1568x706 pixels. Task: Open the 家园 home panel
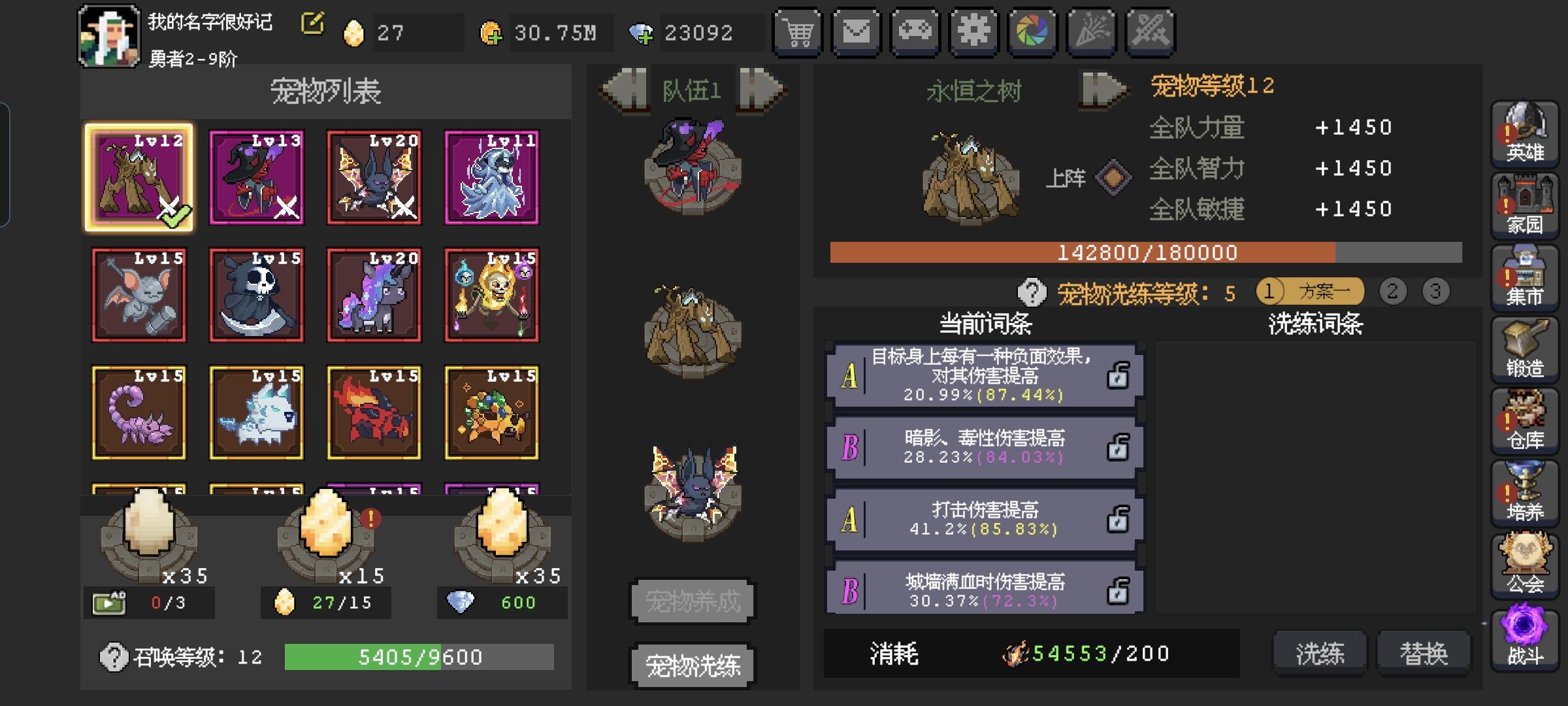coord(1525,204)
